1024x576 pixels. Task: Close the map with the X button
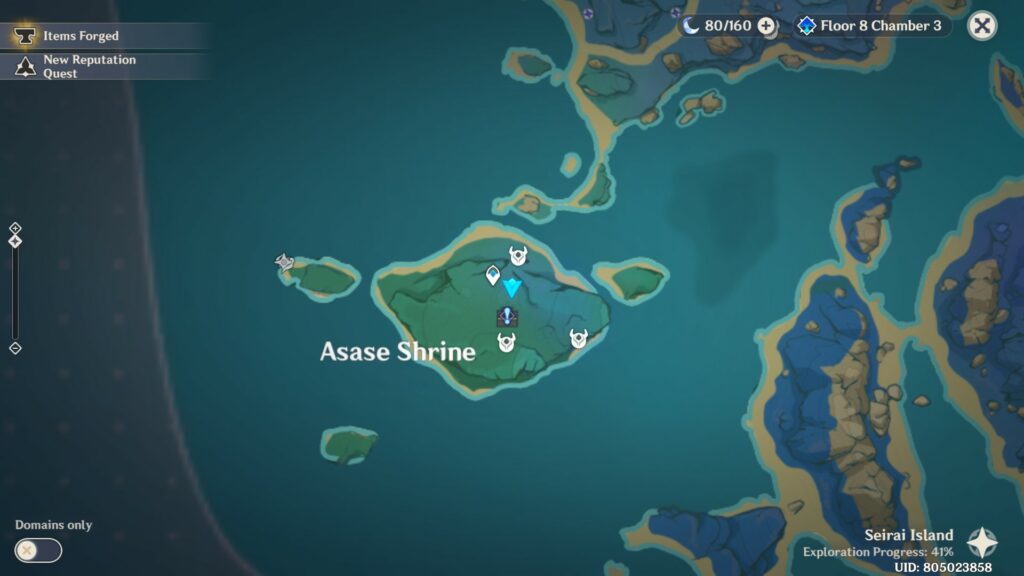coord(982,26)
